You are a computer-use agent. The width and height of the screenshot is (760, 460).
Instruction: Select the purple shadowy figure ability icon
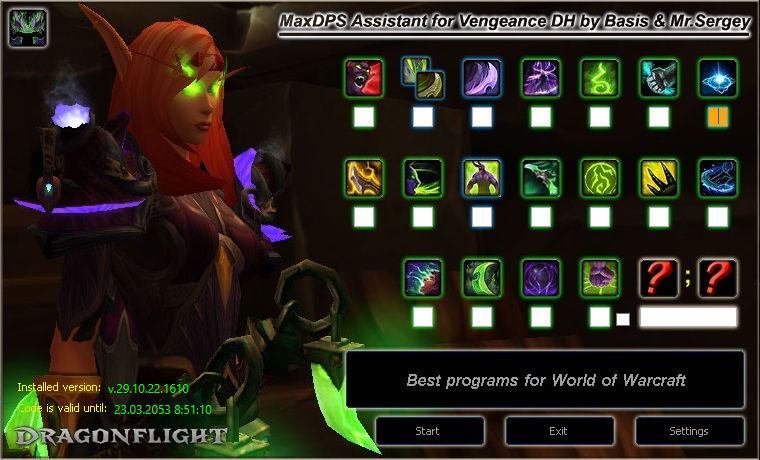pos(540,78)
